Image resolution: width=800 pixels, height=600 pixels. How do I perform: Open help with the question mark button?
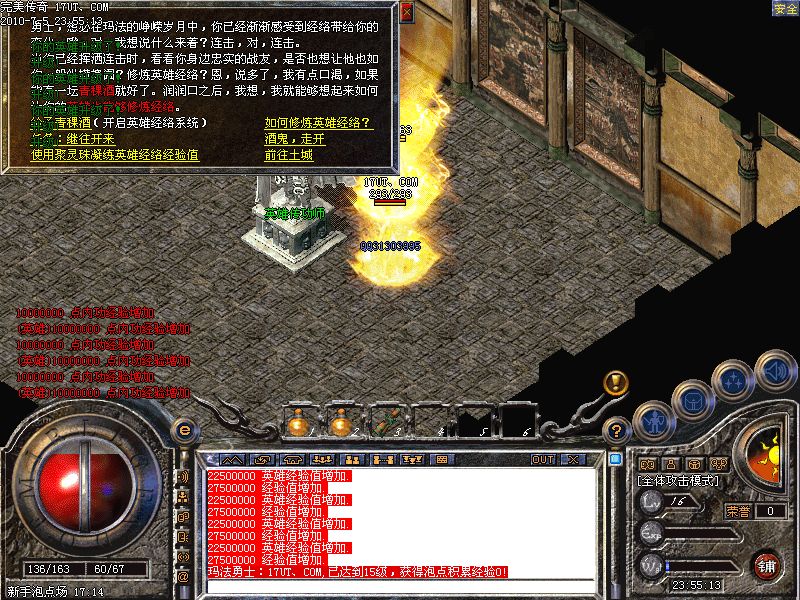(x=617, y=432)
